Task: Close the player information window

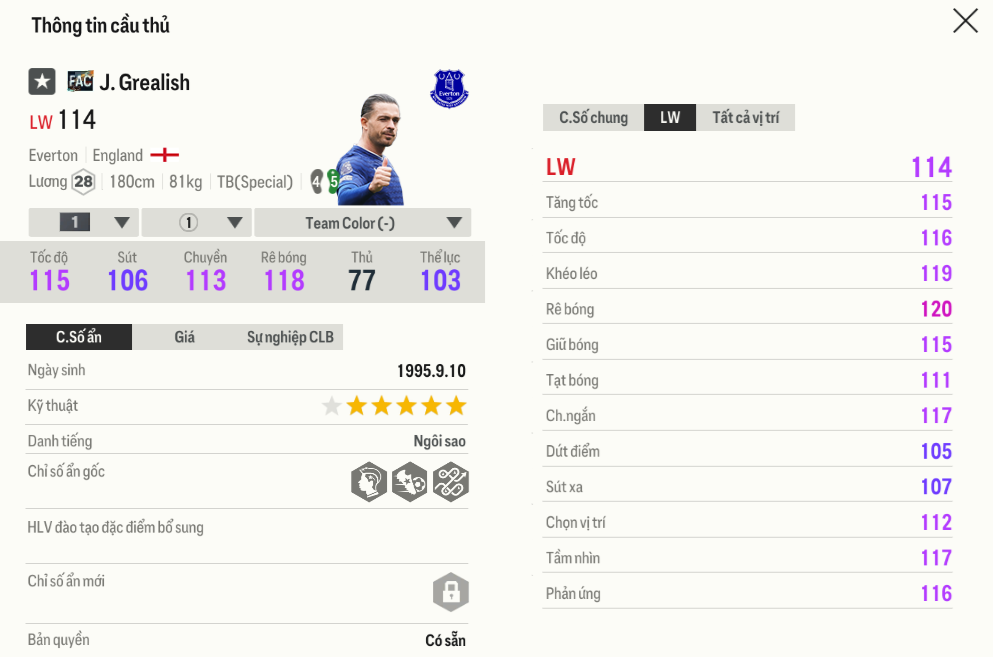Action: pos(965,21)
